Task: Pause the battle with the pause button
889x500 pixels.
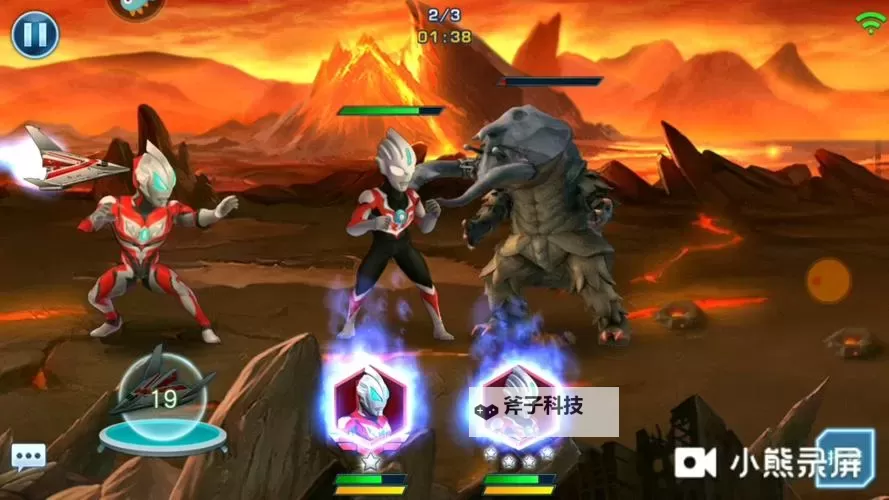Action: pyautogui.click(x=35, y=35)
